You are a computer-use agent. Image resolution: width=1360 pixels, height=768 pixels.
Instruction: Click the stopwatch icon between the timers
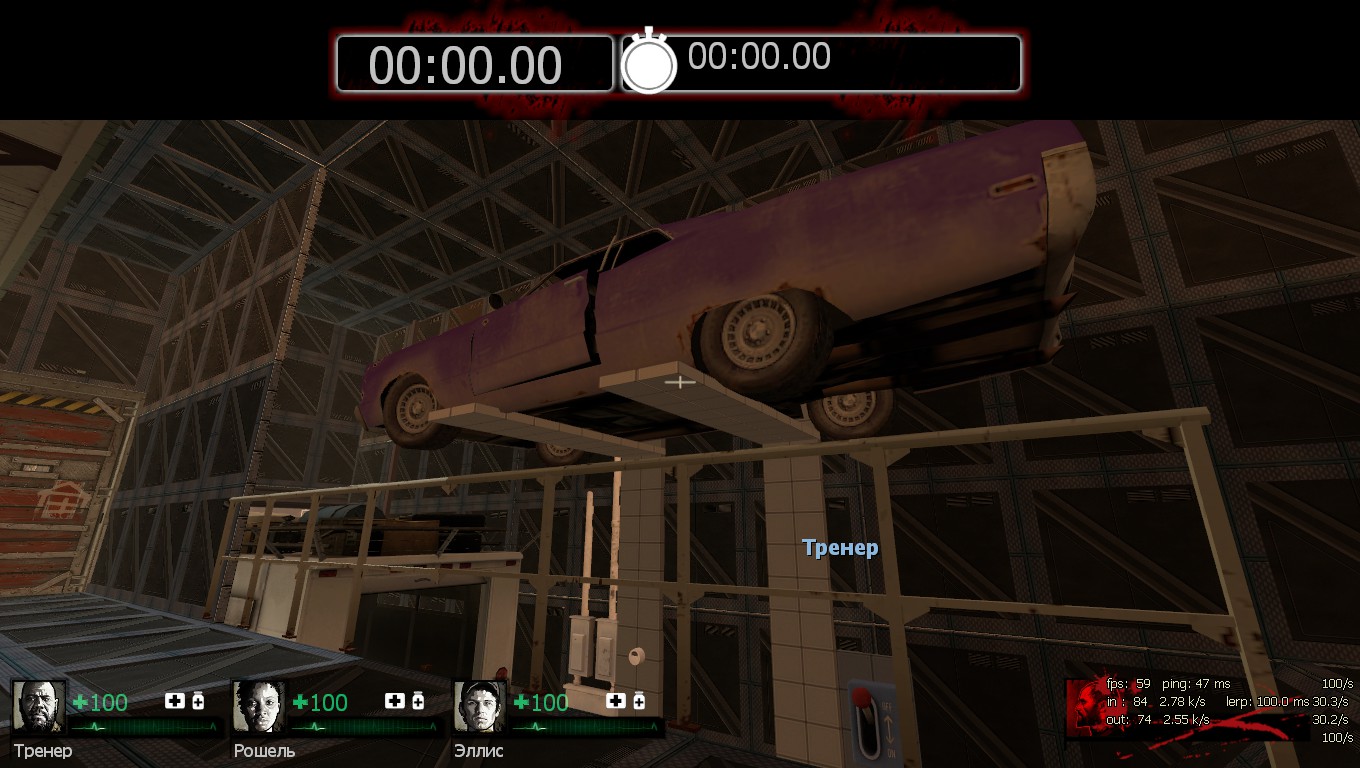point(649,63)
